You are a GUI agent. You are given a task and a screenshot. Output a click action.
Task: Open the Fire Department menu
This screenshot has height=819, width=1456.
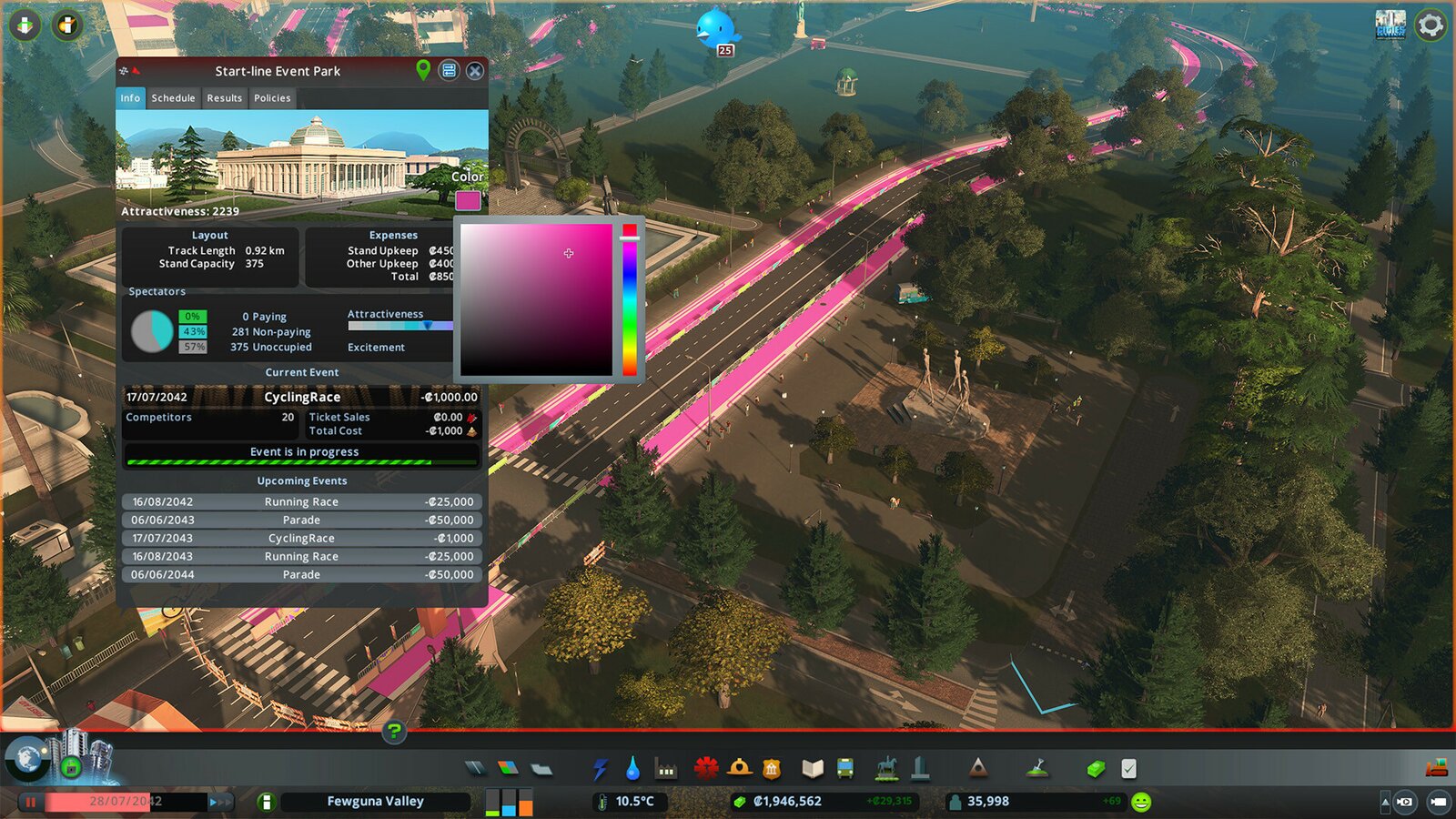738,768
